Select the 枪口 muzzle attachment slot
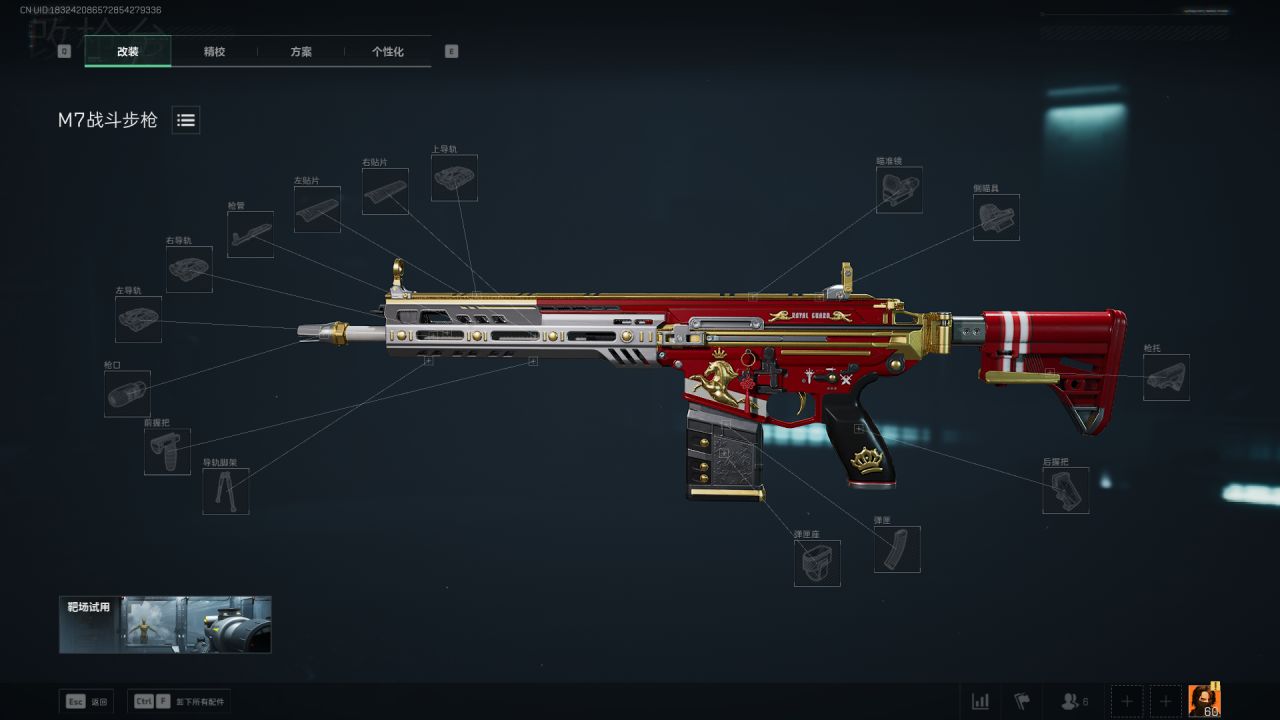The width and height of the screenshot is (1280, 720). (x=127, y=393)
